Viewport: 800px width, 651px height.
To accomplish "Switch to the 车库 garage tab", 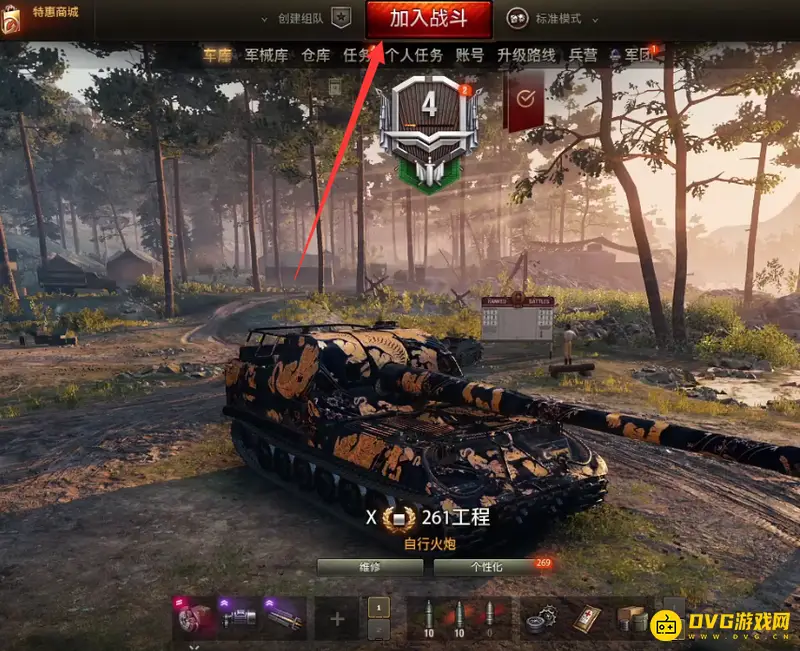I will click(217, 56).
